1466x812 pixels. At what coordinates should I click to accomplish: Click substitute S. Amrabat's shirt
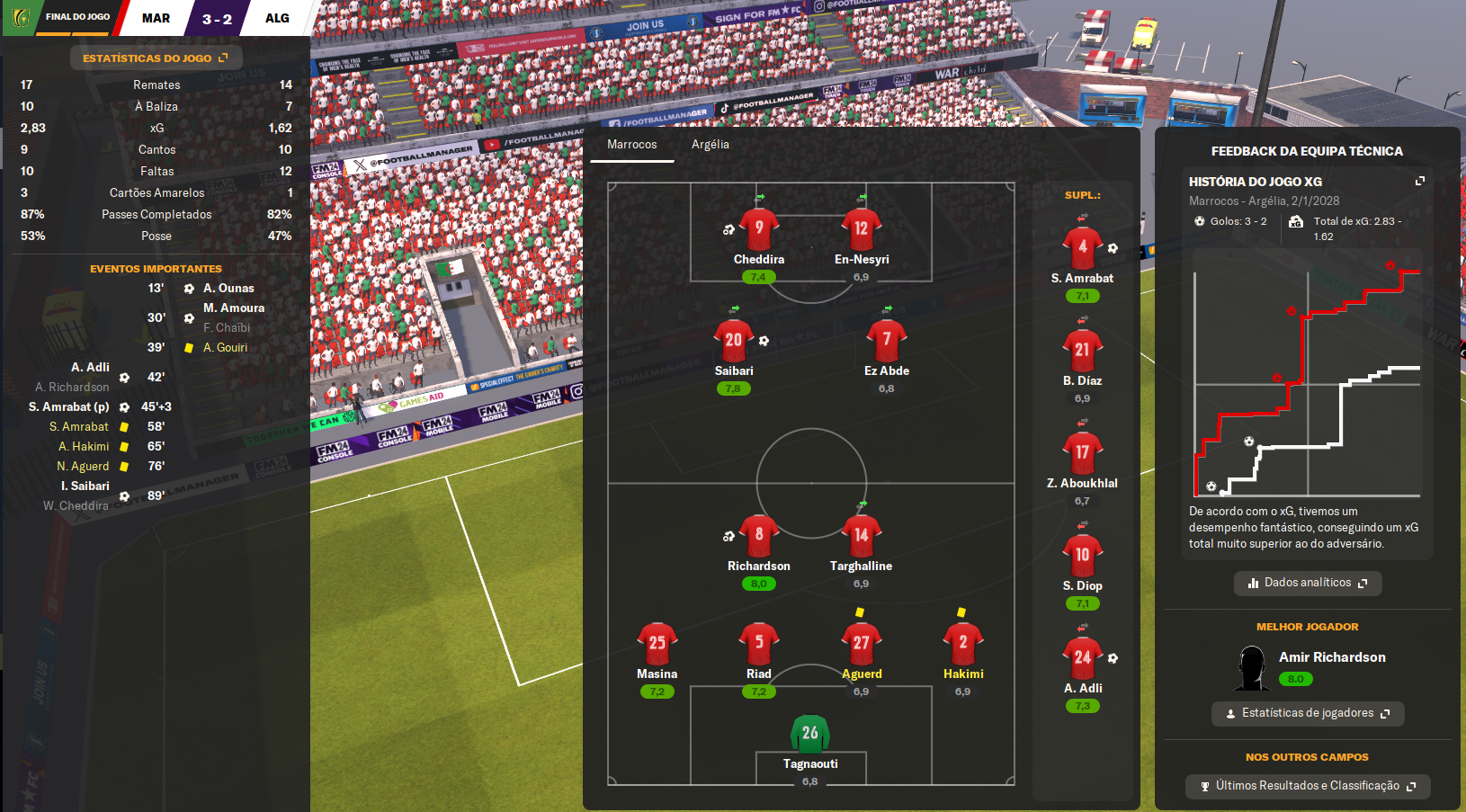[1082, 247]
